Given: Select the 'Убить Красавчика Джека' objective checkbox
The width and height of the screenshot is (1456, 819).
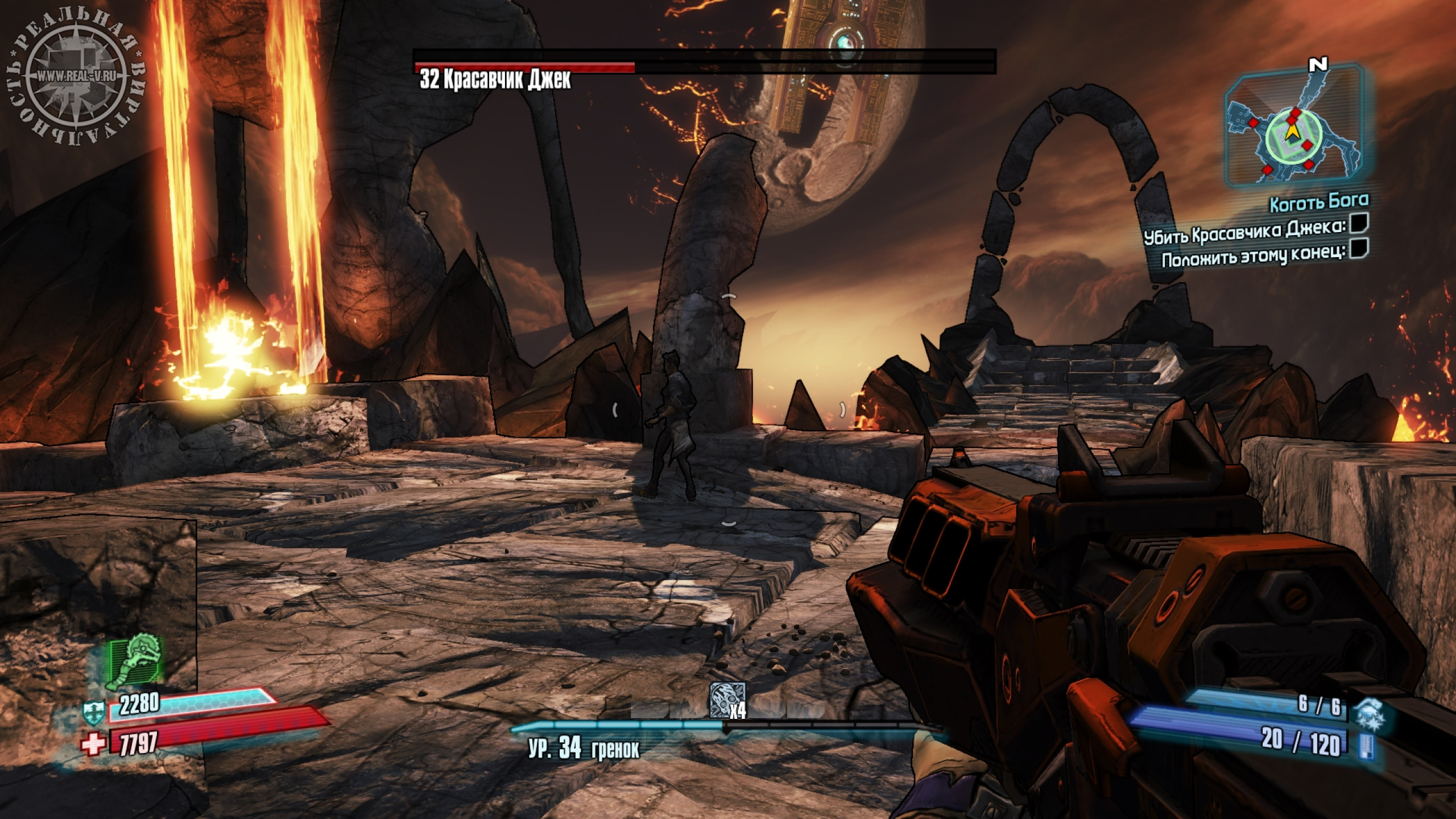Looking at the screenshot, I should pos(1359,225).
